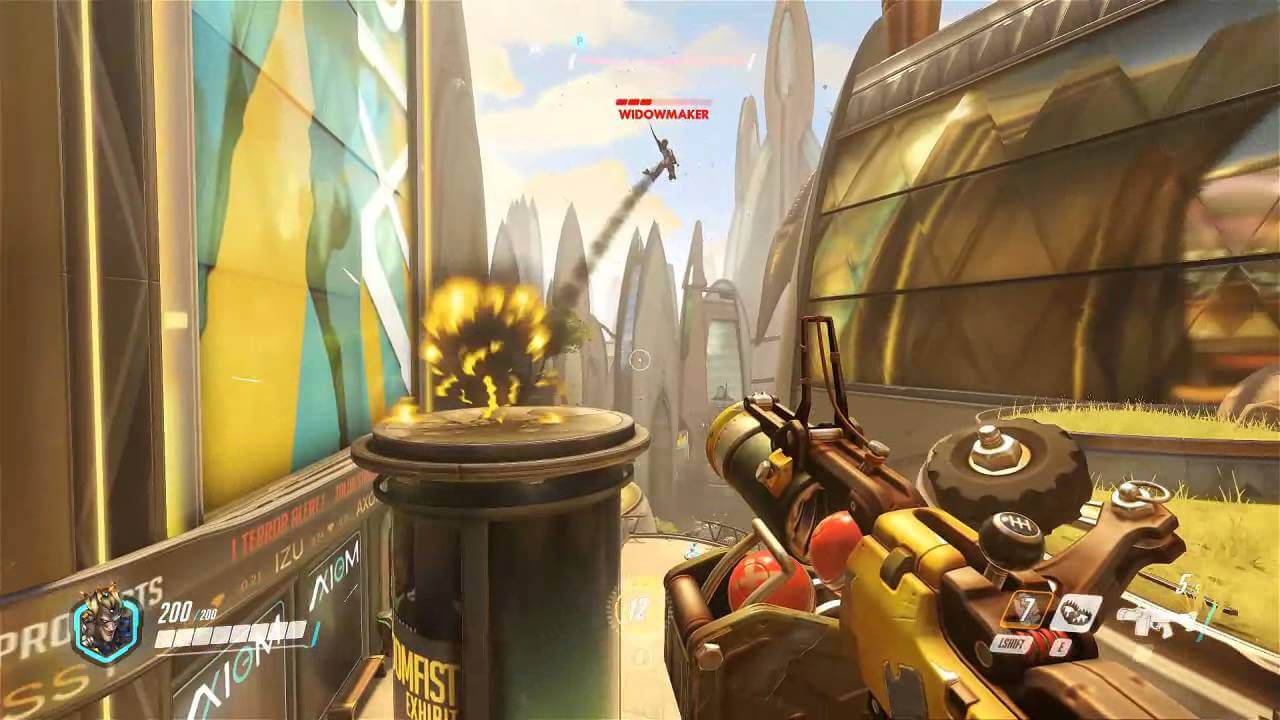The height and width of the screenshot is (720, 1280).
Task: Toggle the E keybind label on Steel Trap
Action: point(1061,647)
